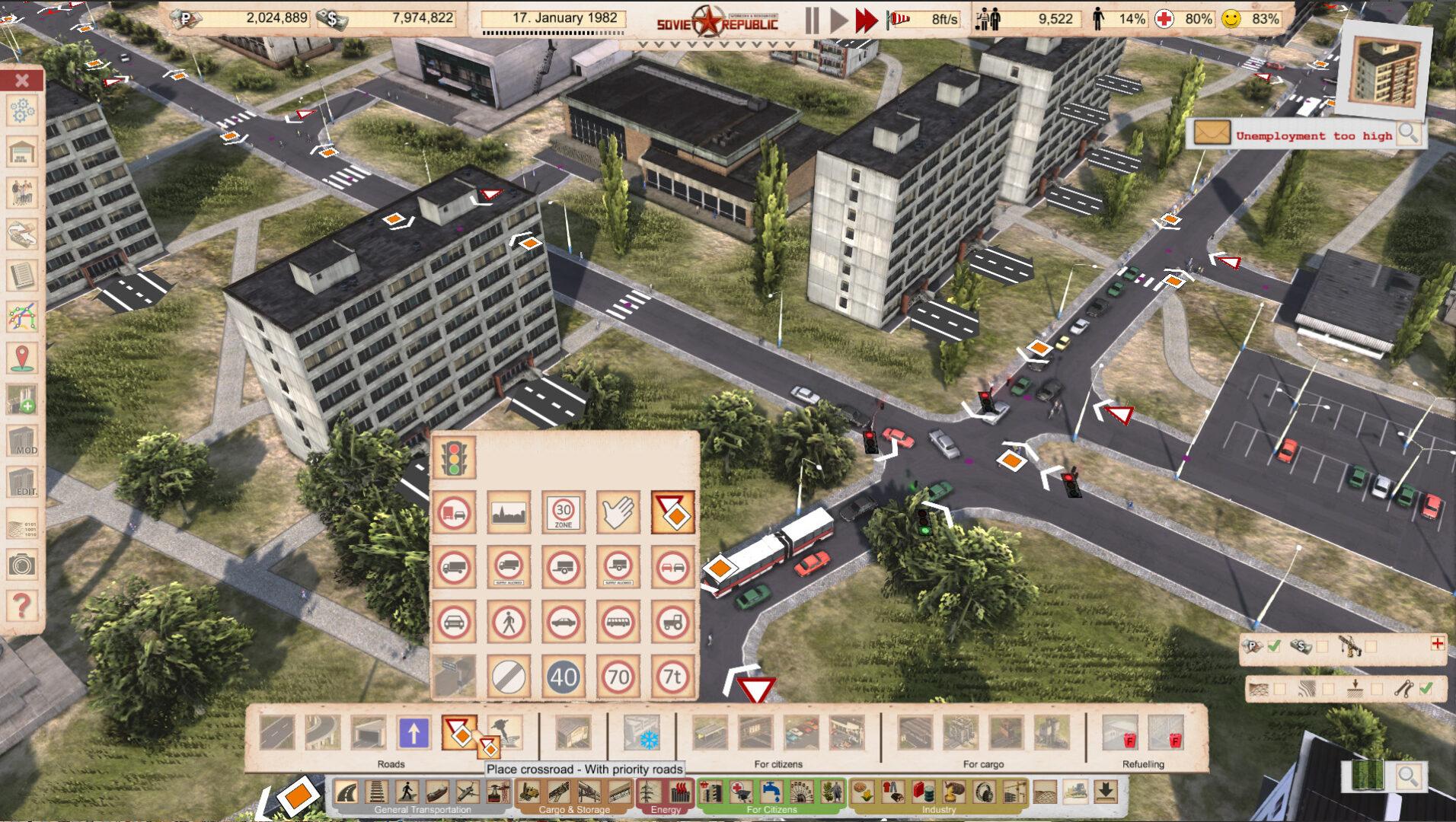Open the red question mark help
The width and height of the screenshot is (1456, 822).
point(22,606)
